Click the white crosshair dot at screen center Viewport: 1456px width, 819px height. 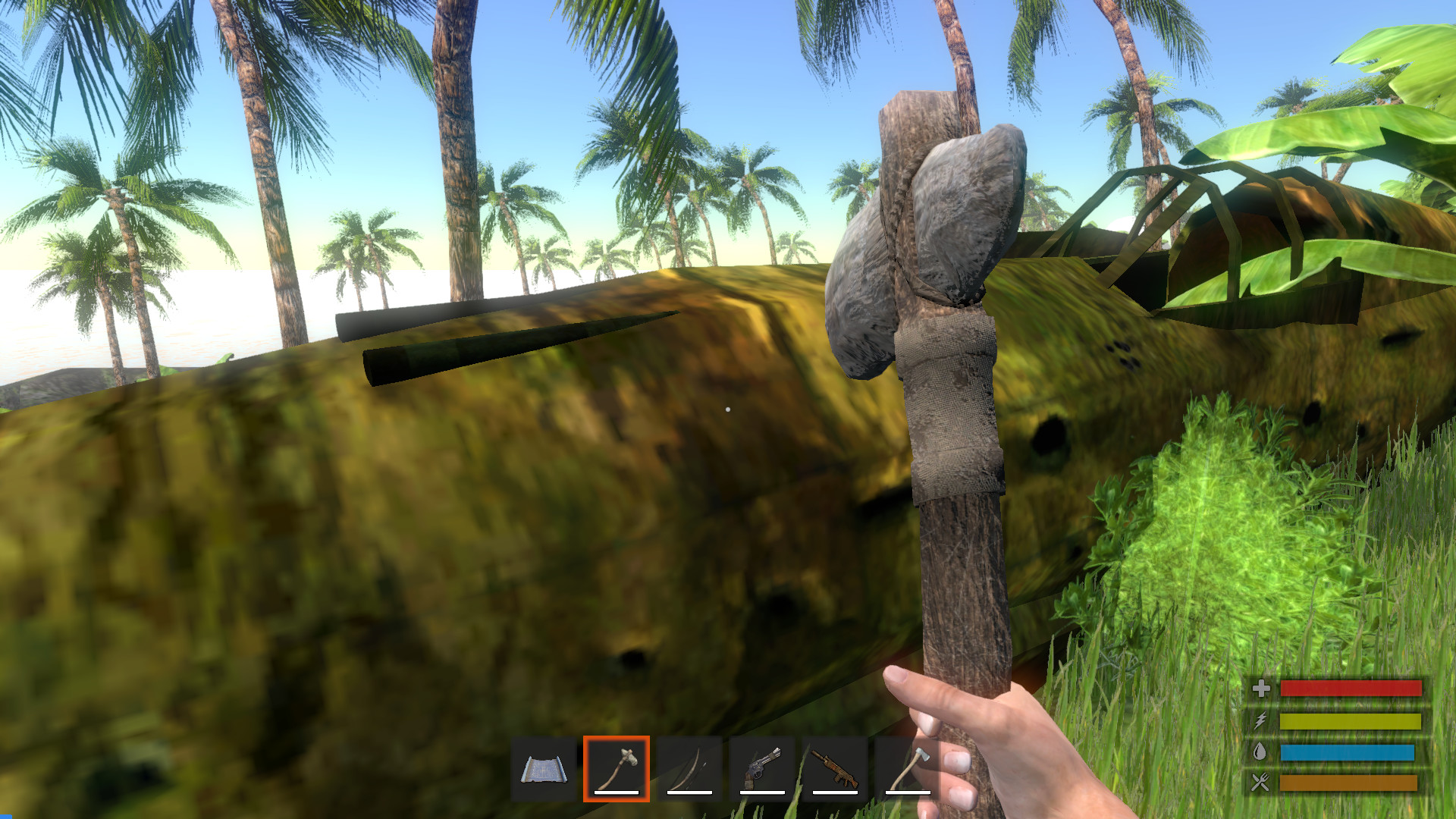click(x=728, y=409)
